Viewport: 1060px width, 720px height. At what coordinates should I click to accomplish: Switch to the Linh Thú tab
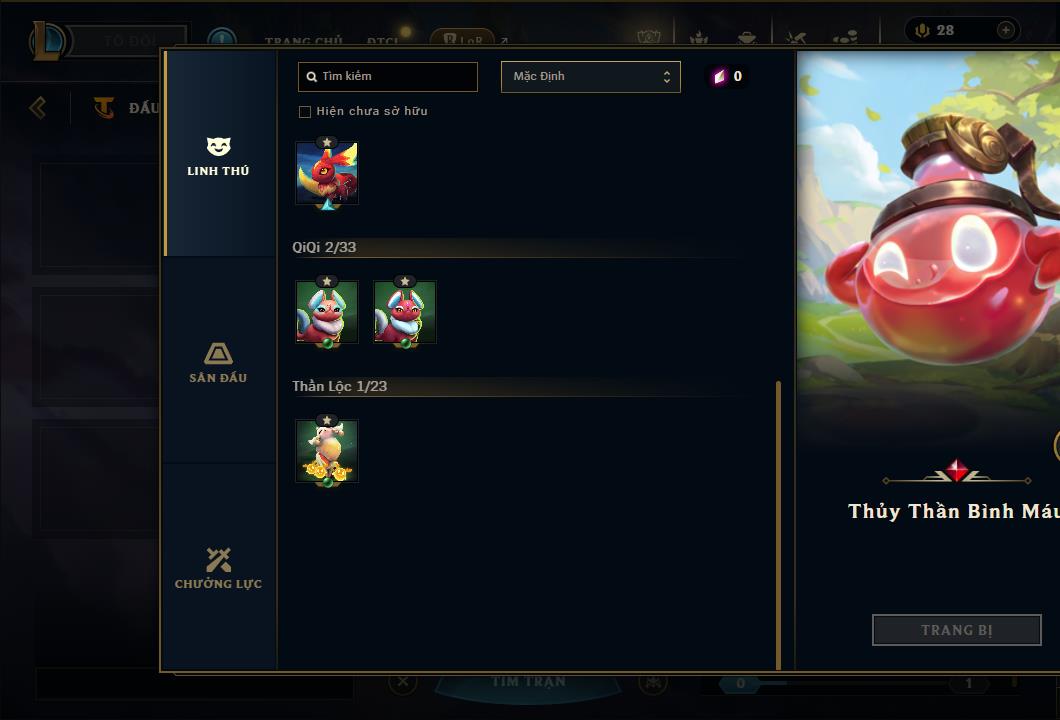(218, 156)
